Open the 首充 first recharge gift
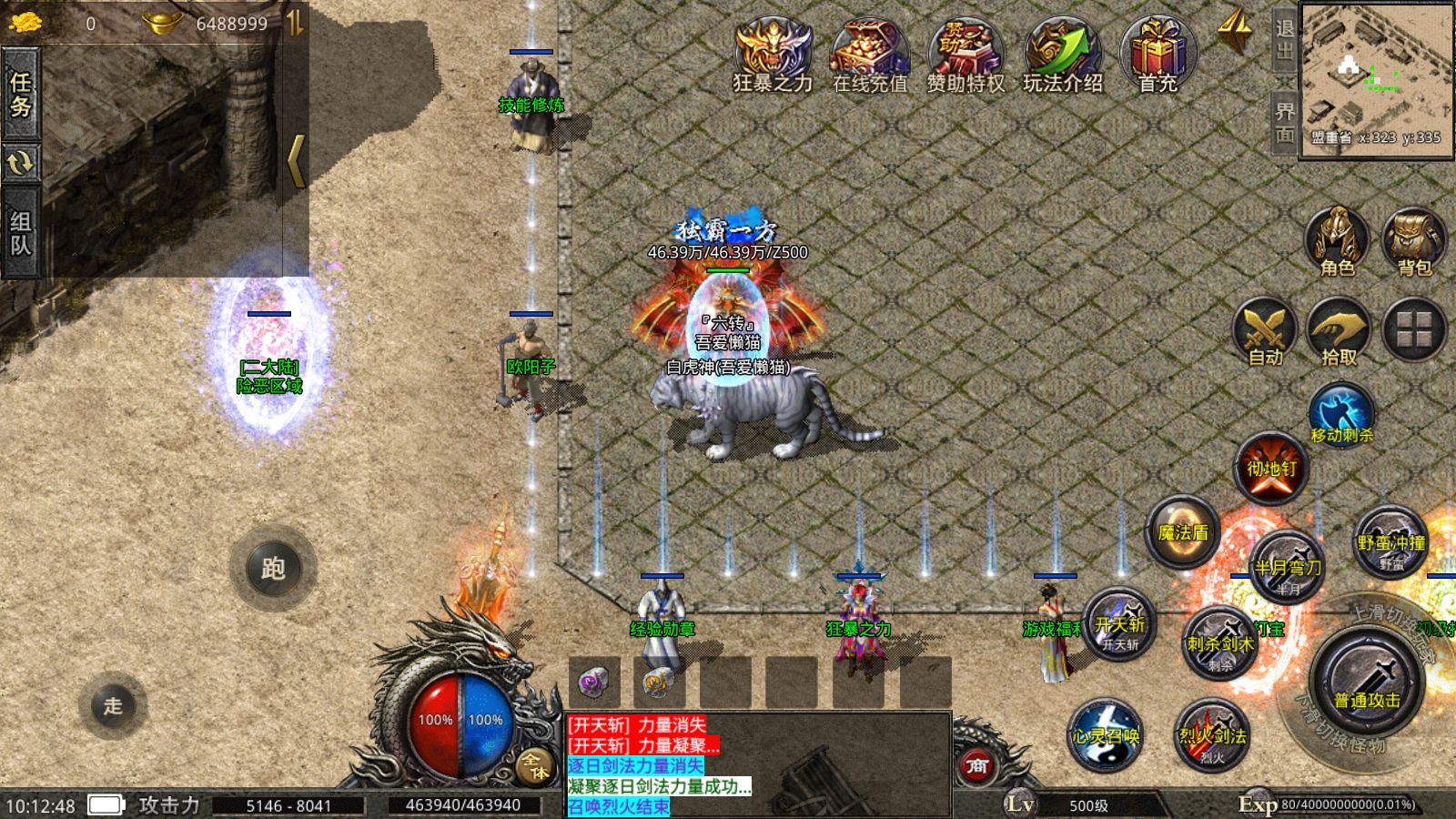The image size is (1456, 819). 1158,56
